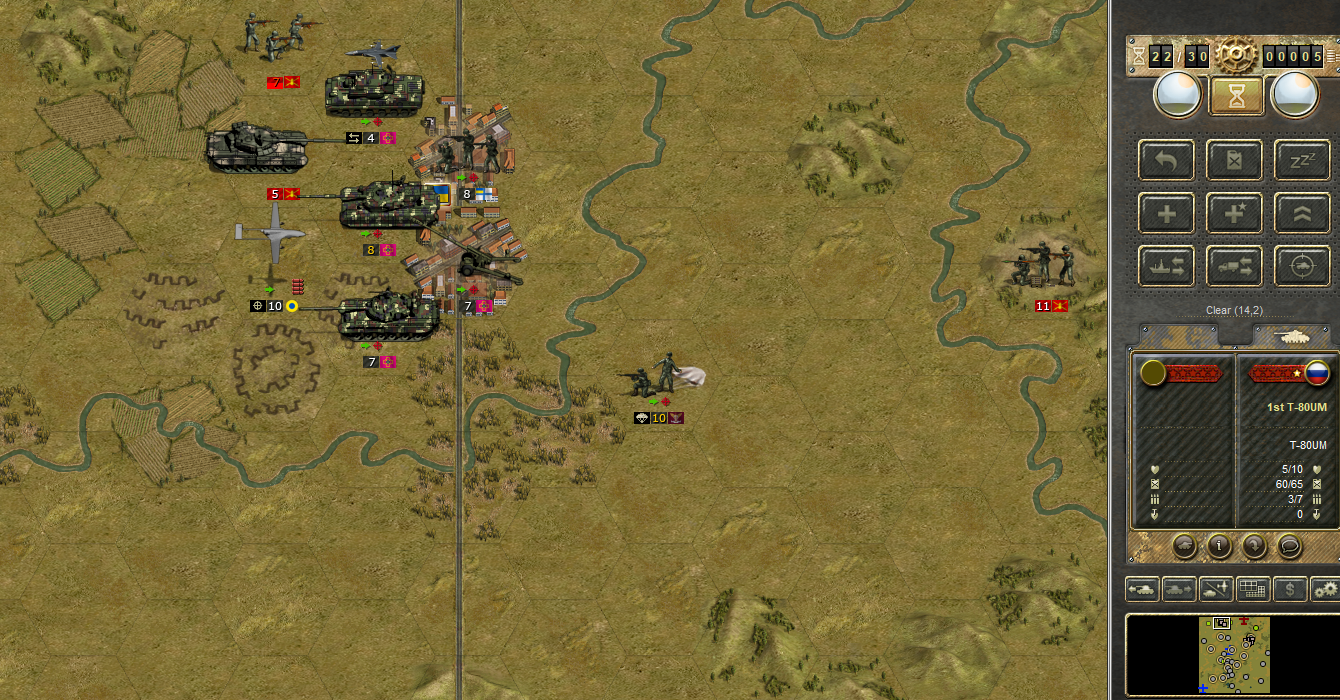Open the purchase screen with dollar button

click(x=1290, y=589)
